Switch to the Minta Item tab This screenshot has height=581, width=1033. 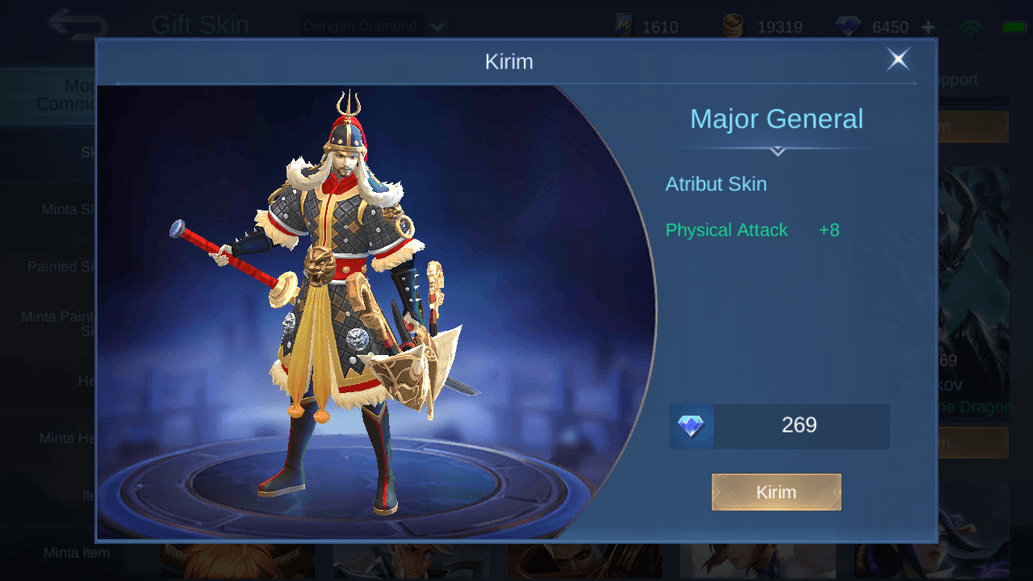[x=76, y=552]
